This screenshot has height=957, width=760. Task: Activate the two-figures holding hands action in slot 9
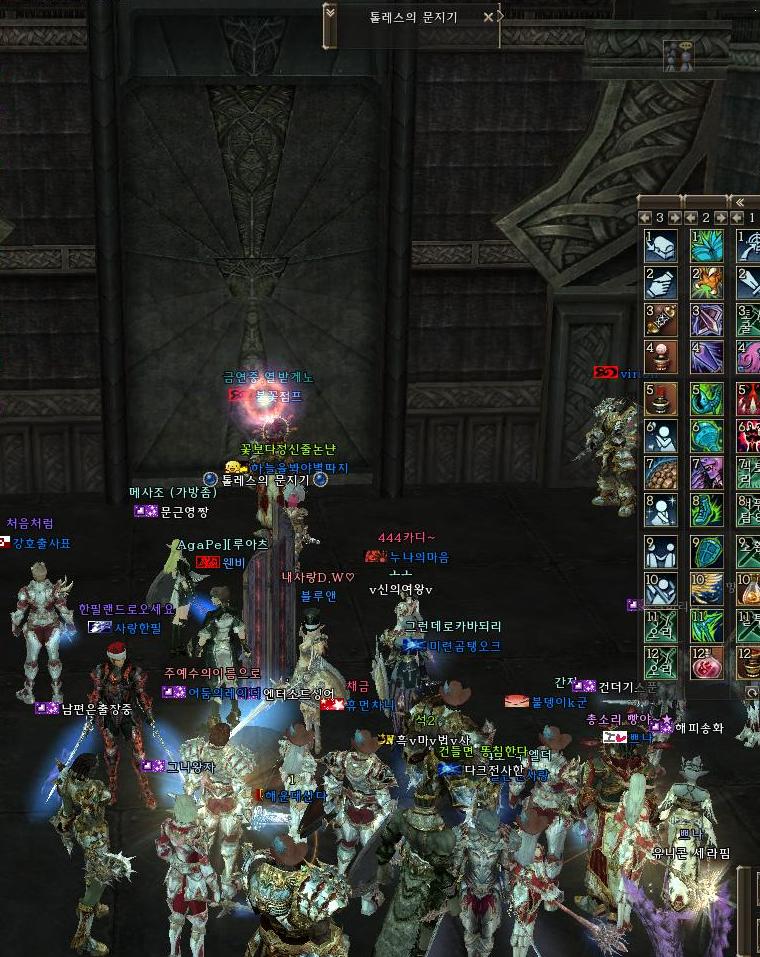(661, 550)
